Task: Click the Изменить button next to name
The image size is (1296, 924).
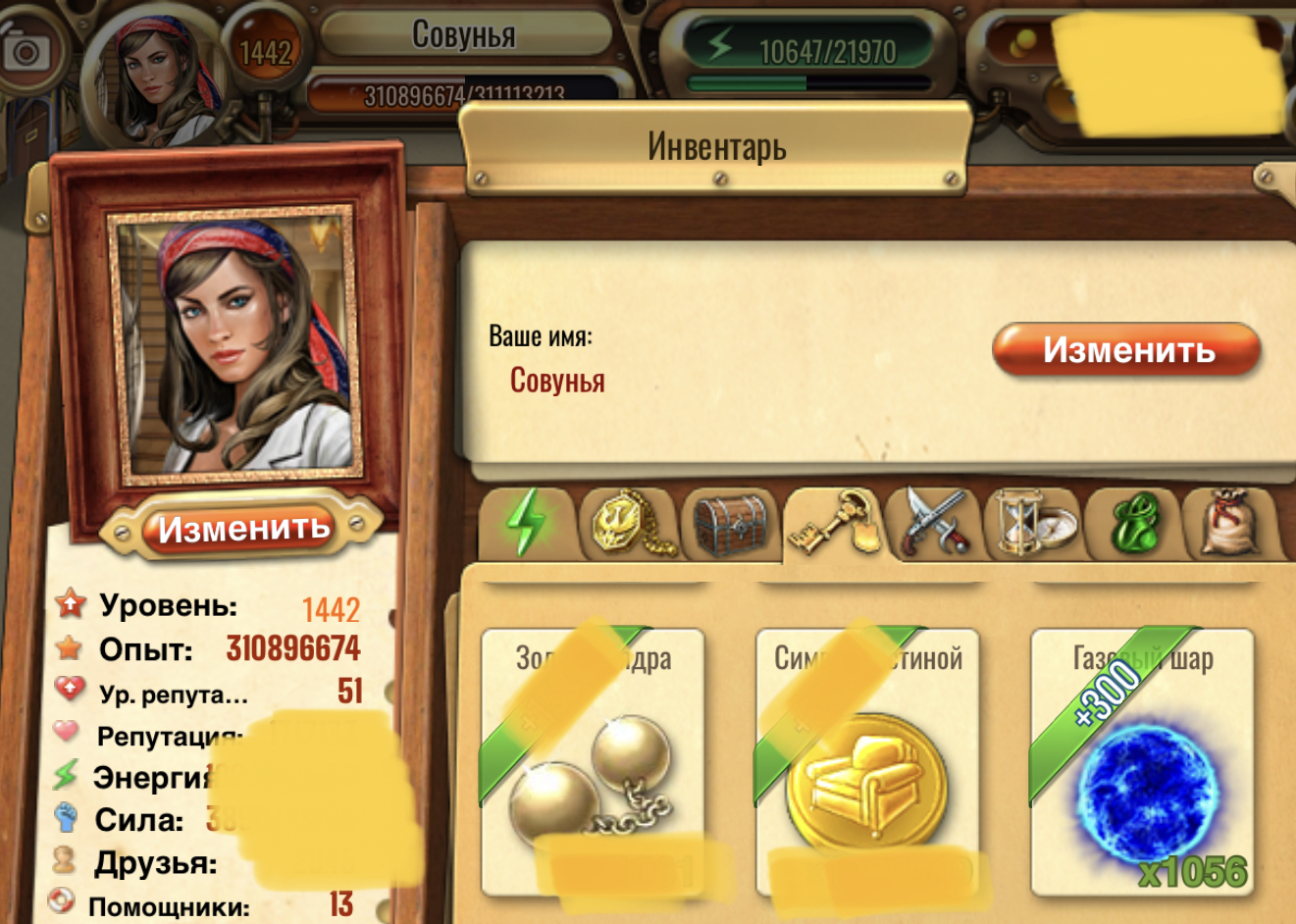Action: tap(1125, 350)
